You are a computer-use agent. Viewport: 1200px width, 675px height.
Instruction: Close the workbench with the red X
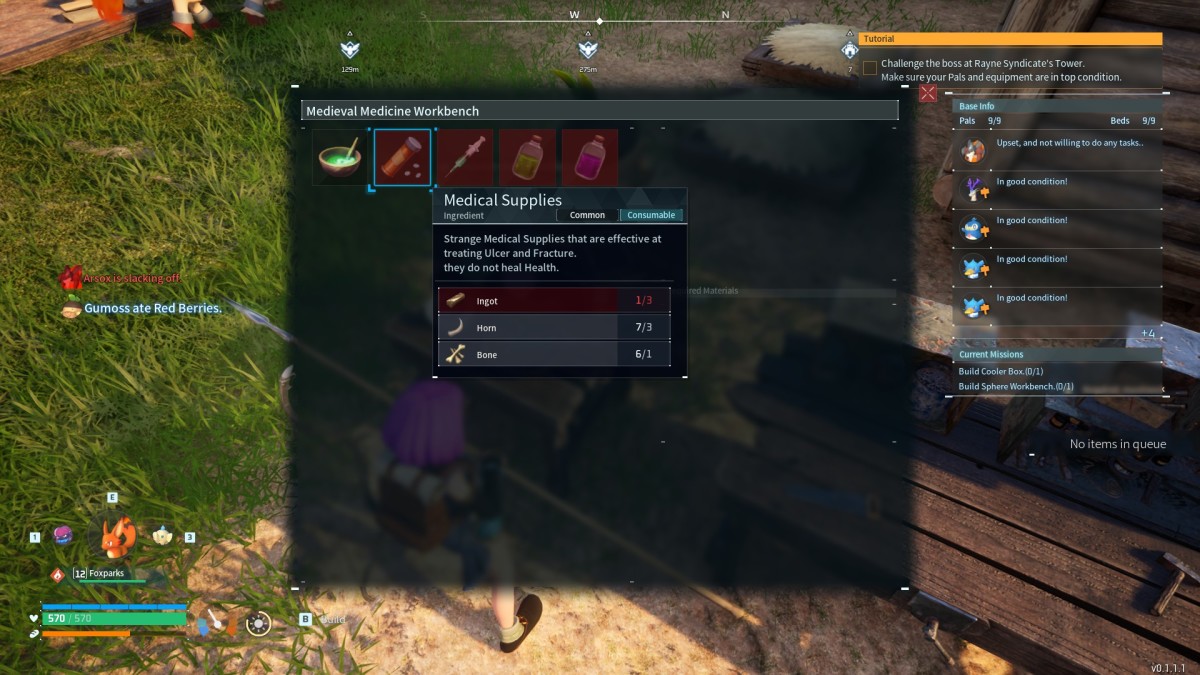tap(928, 93)
